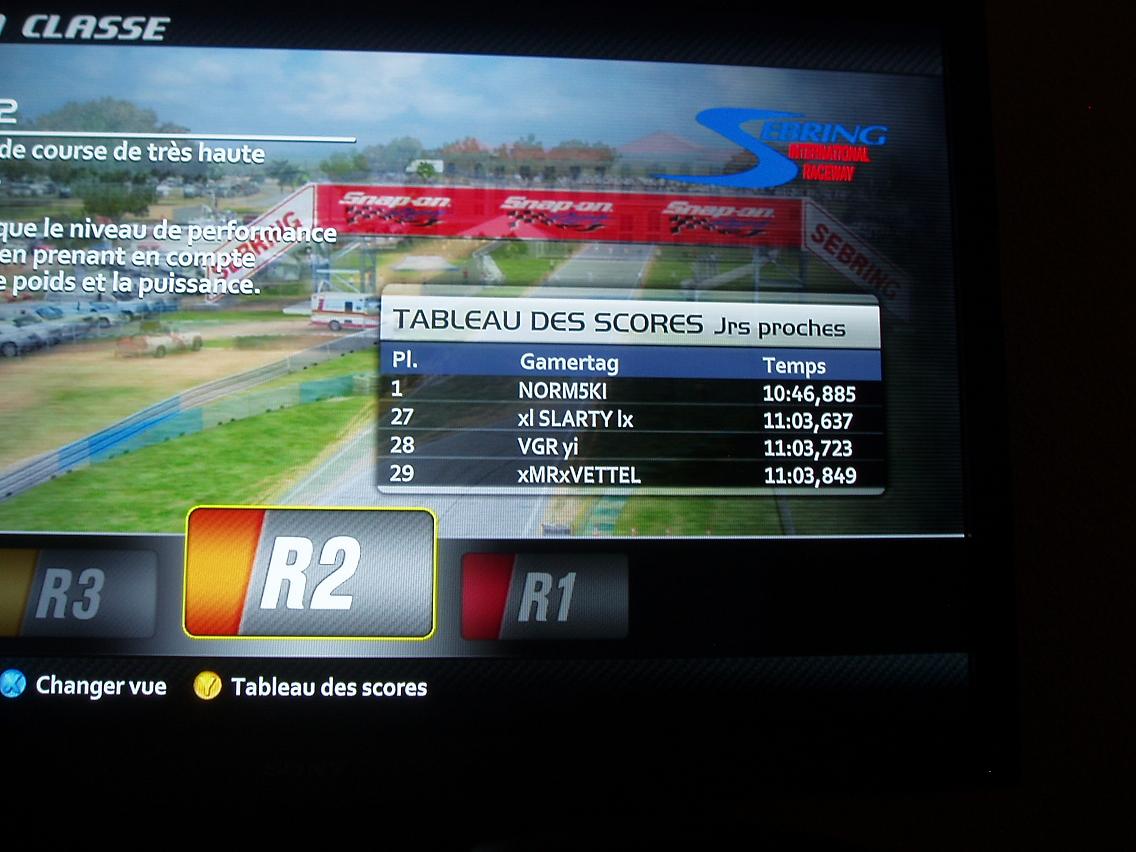The width and height of the screenshot is (1136, 852).
Task: Pick the xl SLARTY lx leaderboard entry
Action: (x=628, y=420)
